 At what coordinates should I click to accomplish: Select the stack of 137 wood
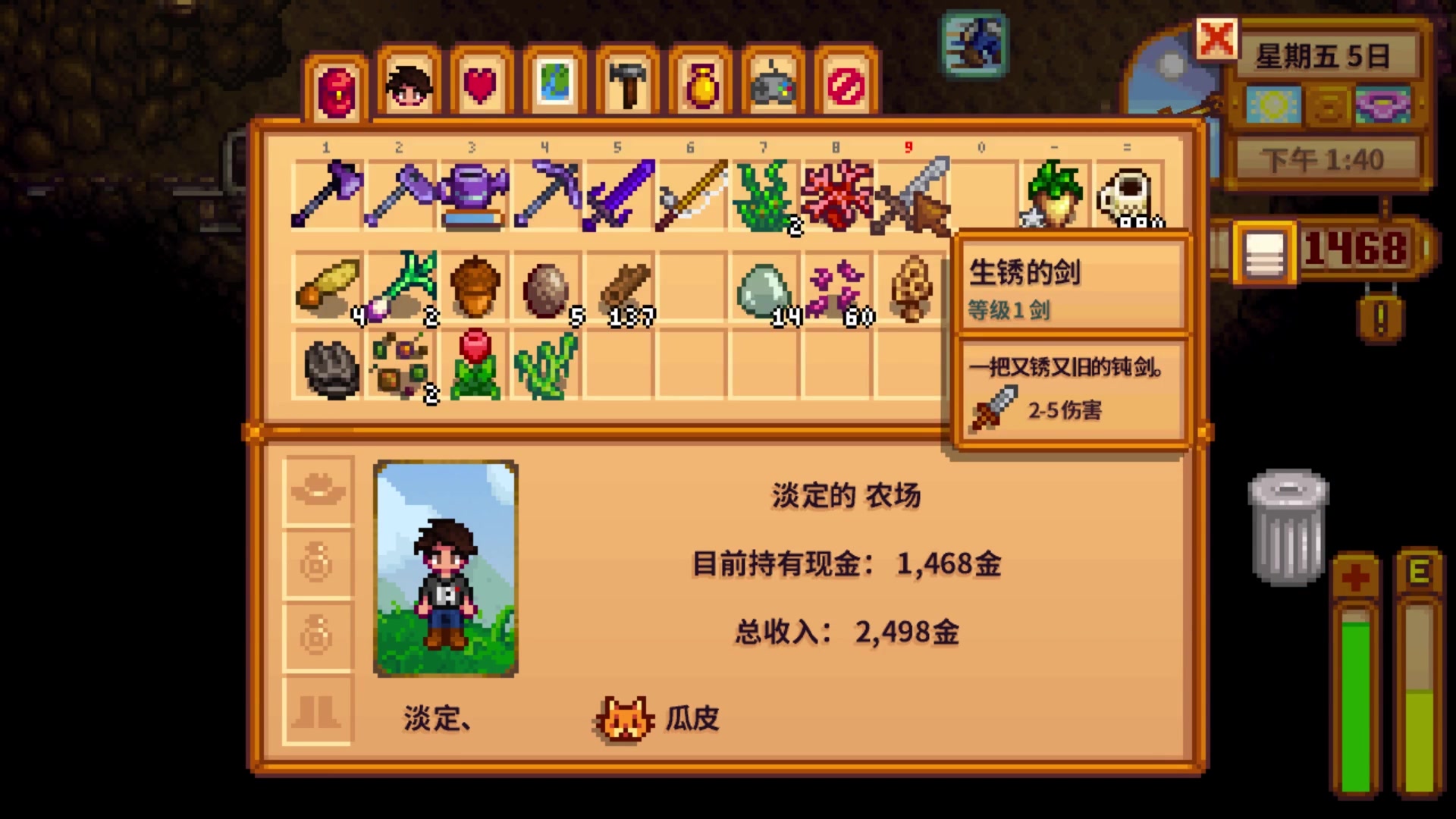622,288
